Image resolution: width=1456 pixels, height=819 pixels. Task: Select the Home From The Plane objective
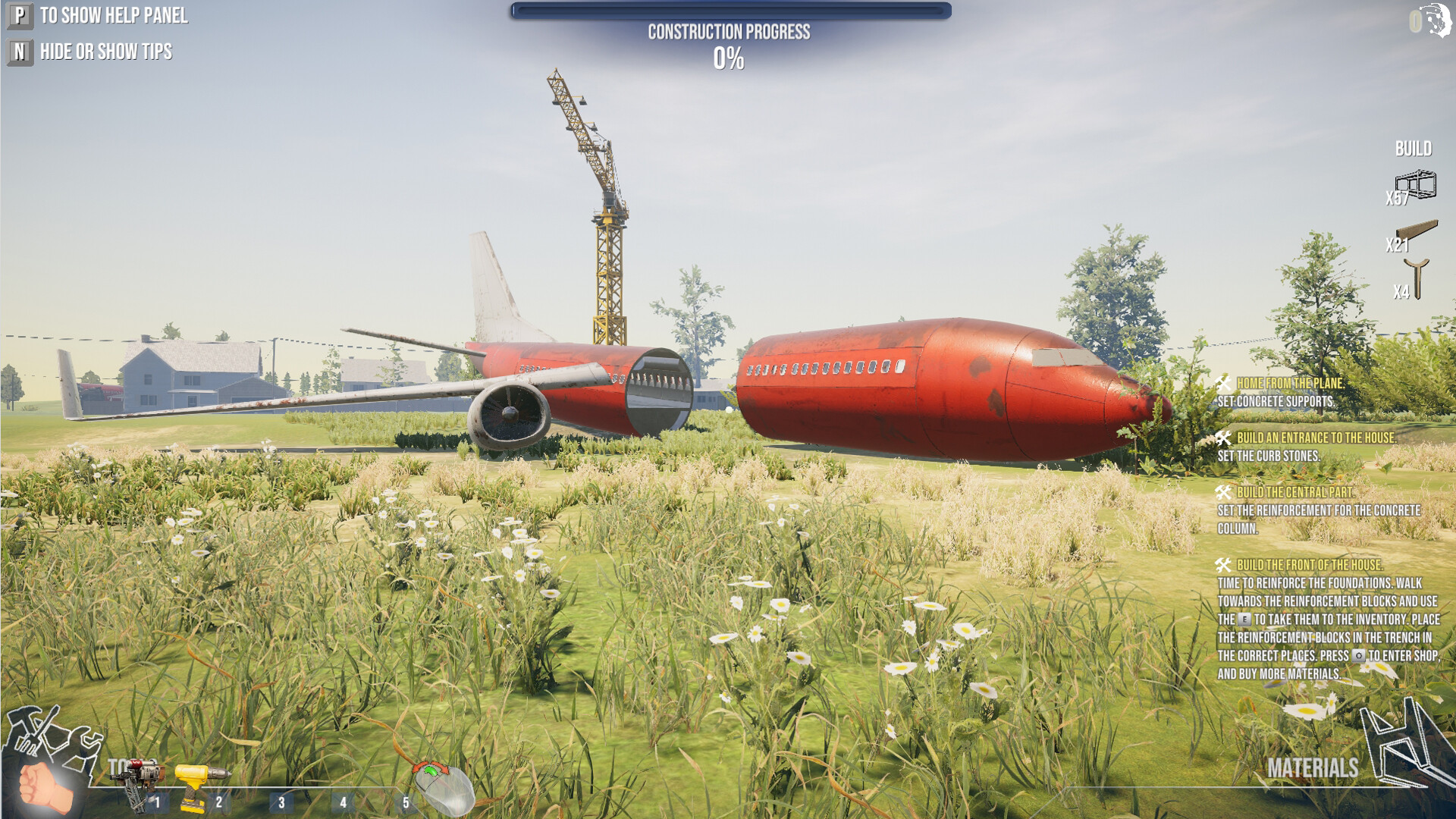(x=1289, y=384)
